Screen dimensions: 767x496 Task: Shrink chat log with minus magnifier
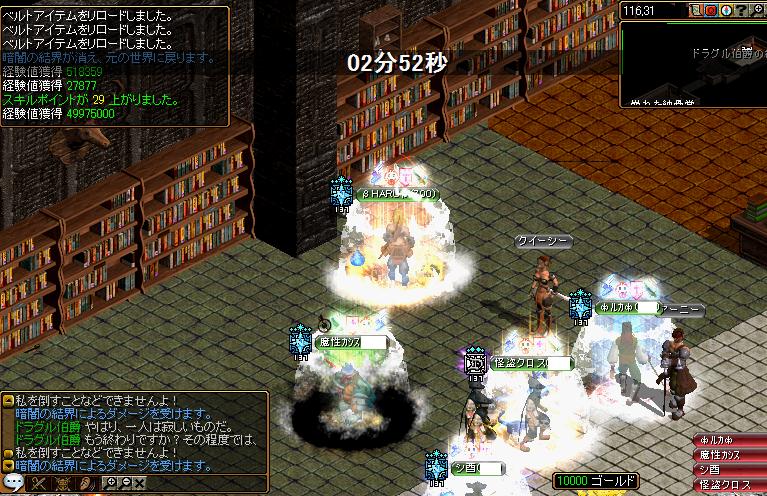[125, 484]
